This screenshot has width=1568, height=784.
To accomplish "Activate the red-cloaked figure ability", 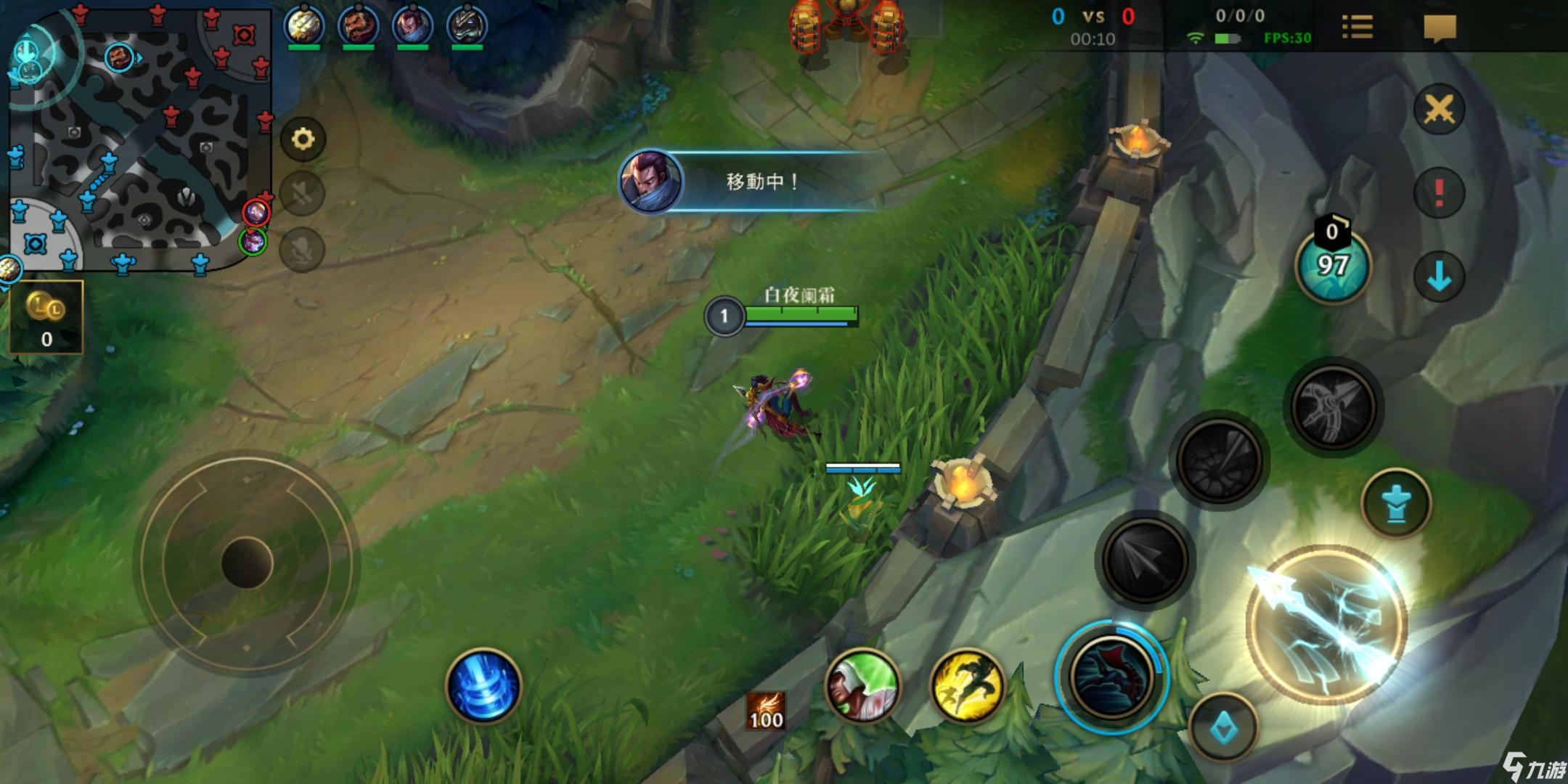I will 1111,676.
